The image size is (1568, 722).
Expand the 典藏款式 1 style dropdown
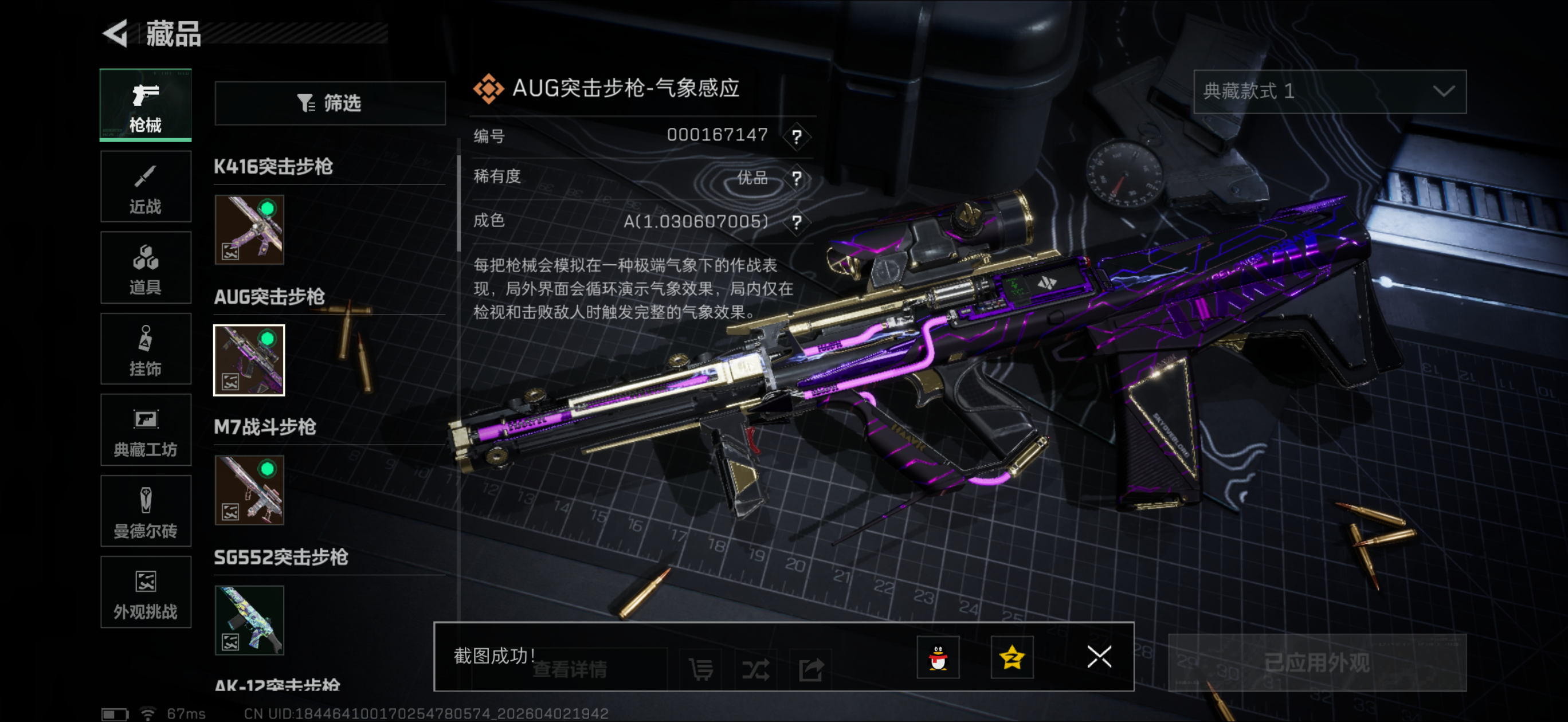[1330, 92]
